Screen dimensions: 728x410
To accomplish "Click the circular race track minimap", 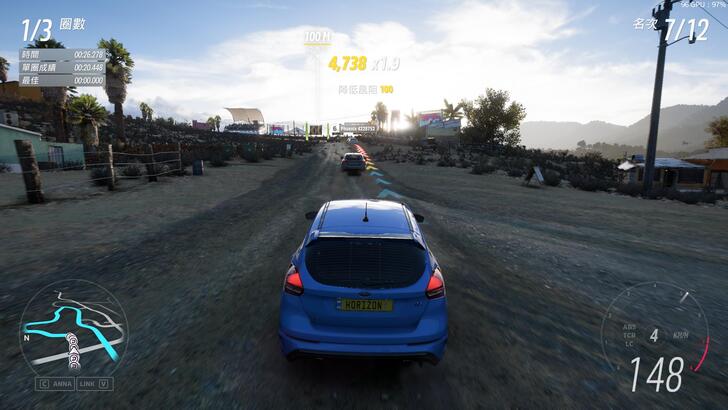I will tap(73, 328).
